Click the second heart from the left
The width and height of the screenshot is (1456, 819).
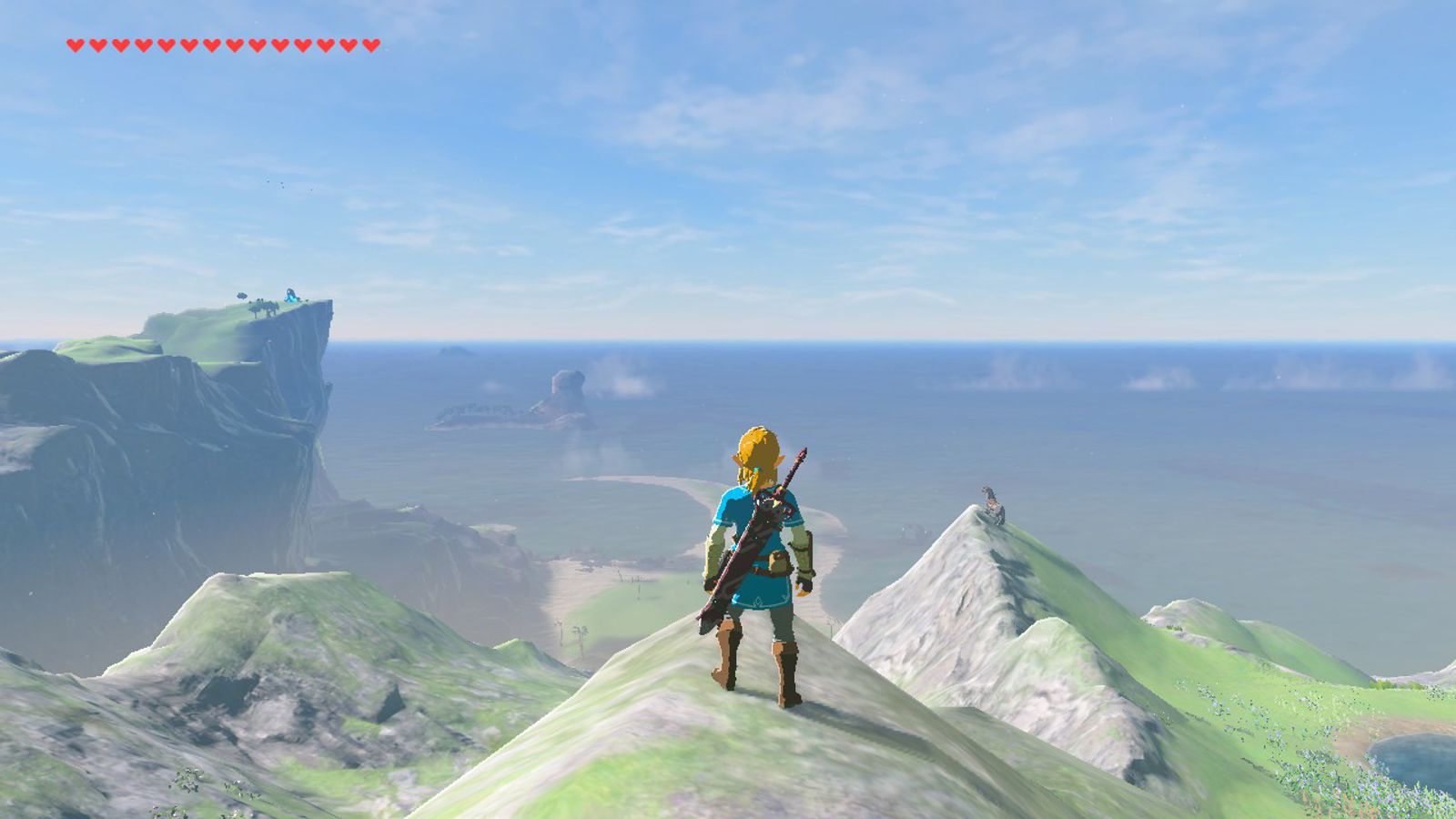(96, 43)
